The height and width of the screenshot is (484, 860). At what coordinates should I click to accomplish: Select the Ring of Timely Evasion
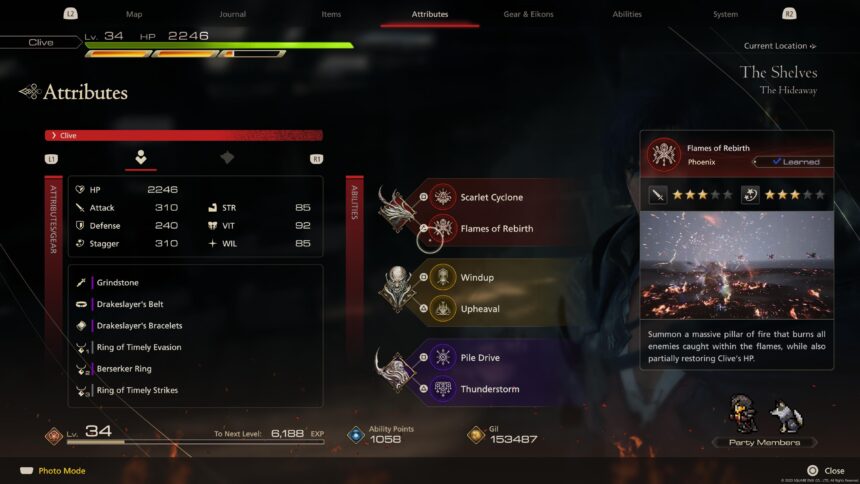pyautogui.click(x=139, y=347)
